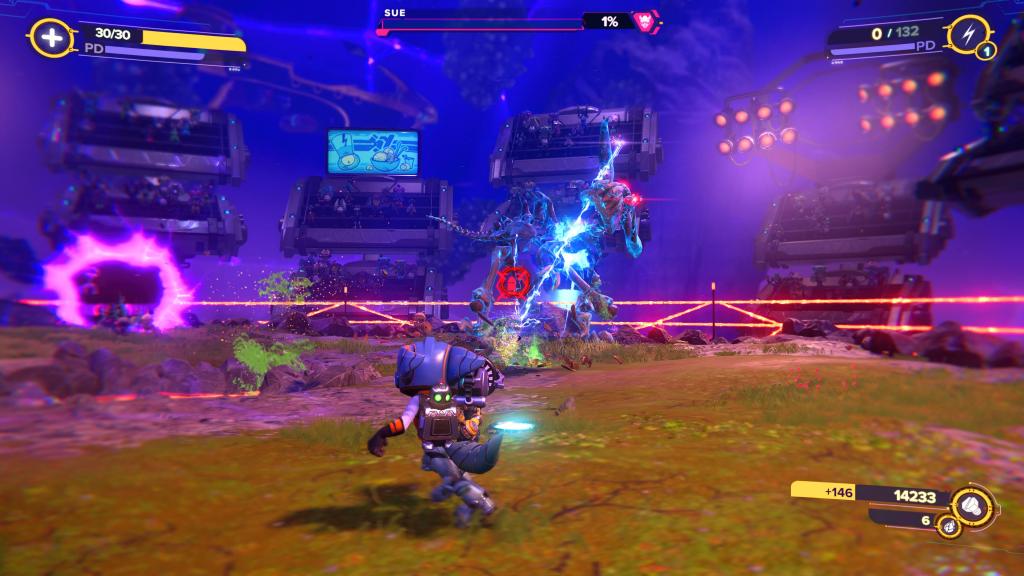Click the boss emblem beside the 1% readout
Viewport: 1024px width, 576px height.
tap(643, 20)
